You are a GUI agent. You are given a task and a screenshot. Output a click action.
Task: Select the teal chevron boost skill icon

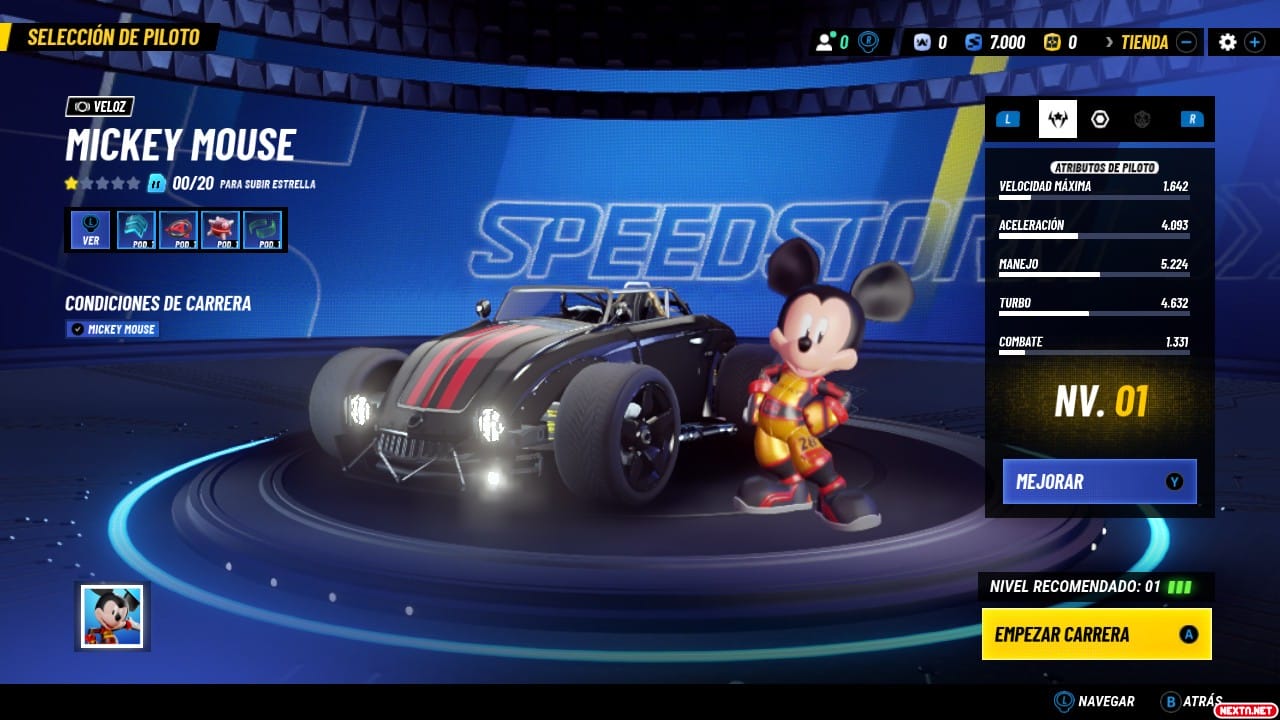click(x=136, y=230)
